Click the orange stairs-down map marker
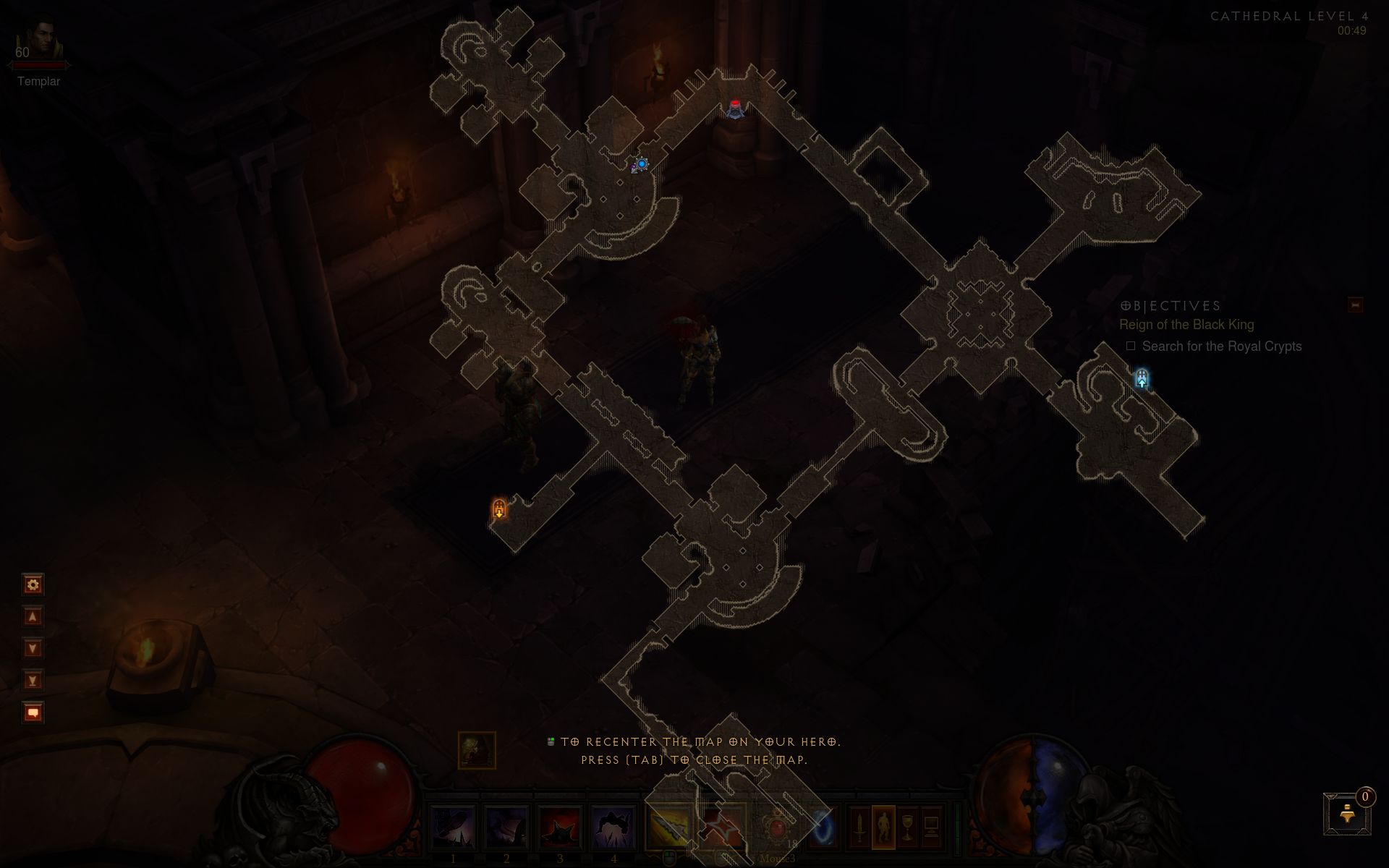The width and height of the screenshot is (1389, 868). [x=499, y=509]
